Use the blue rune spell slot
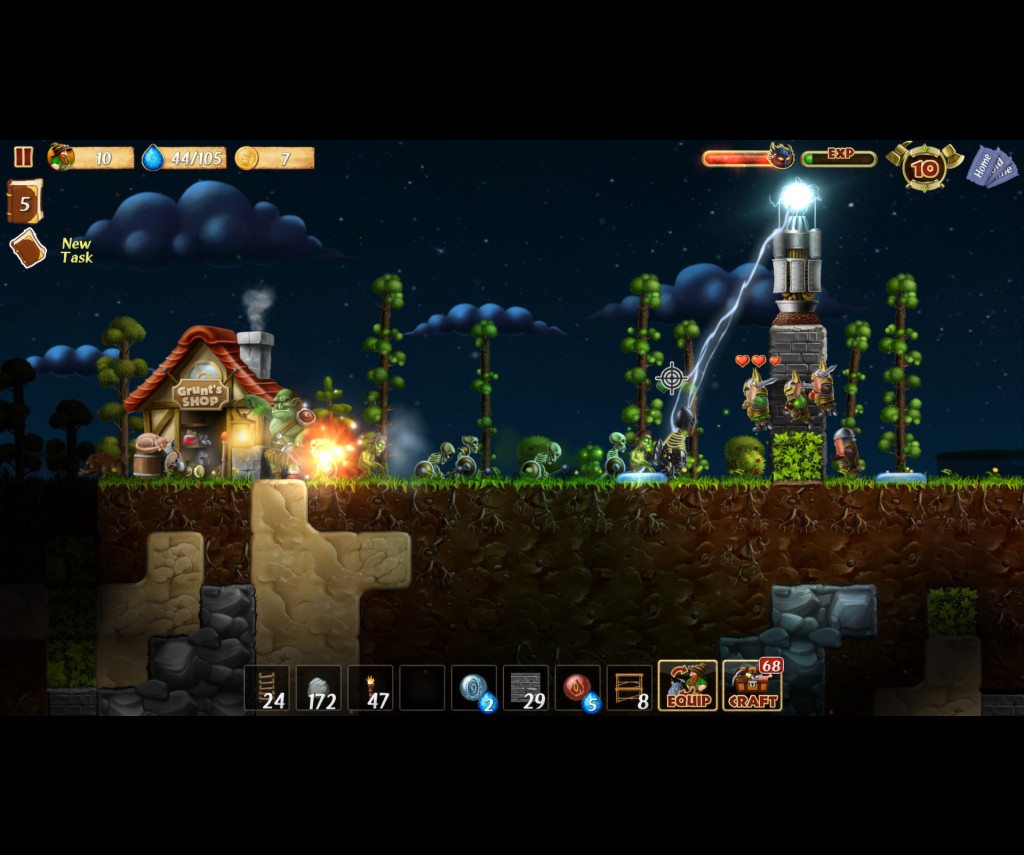Image resolution: width=1024 pixels, height=855 pixels. (x=474, y=688)
